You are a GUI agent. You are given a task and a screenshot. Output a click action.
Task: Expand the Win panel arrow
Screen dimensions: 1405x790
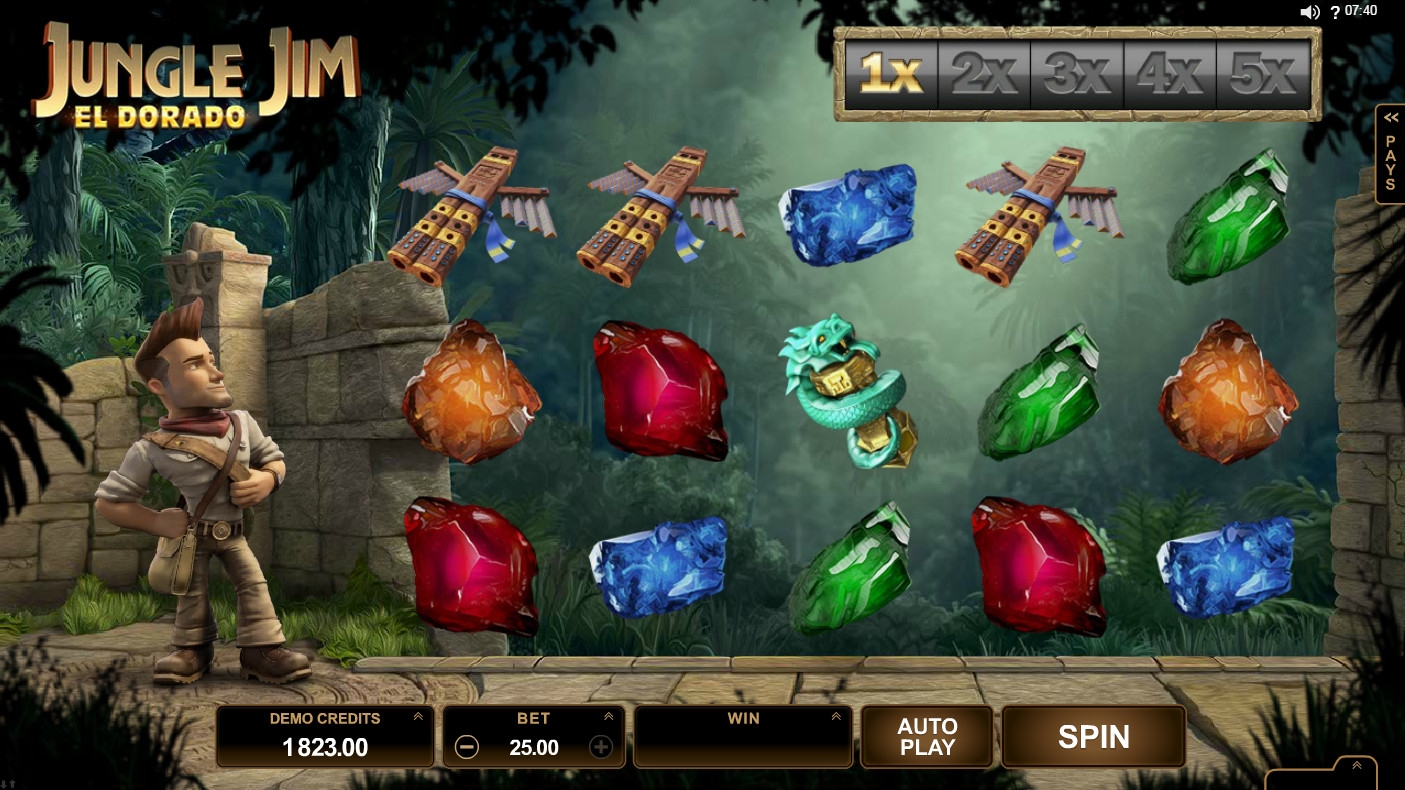(836, 717)
